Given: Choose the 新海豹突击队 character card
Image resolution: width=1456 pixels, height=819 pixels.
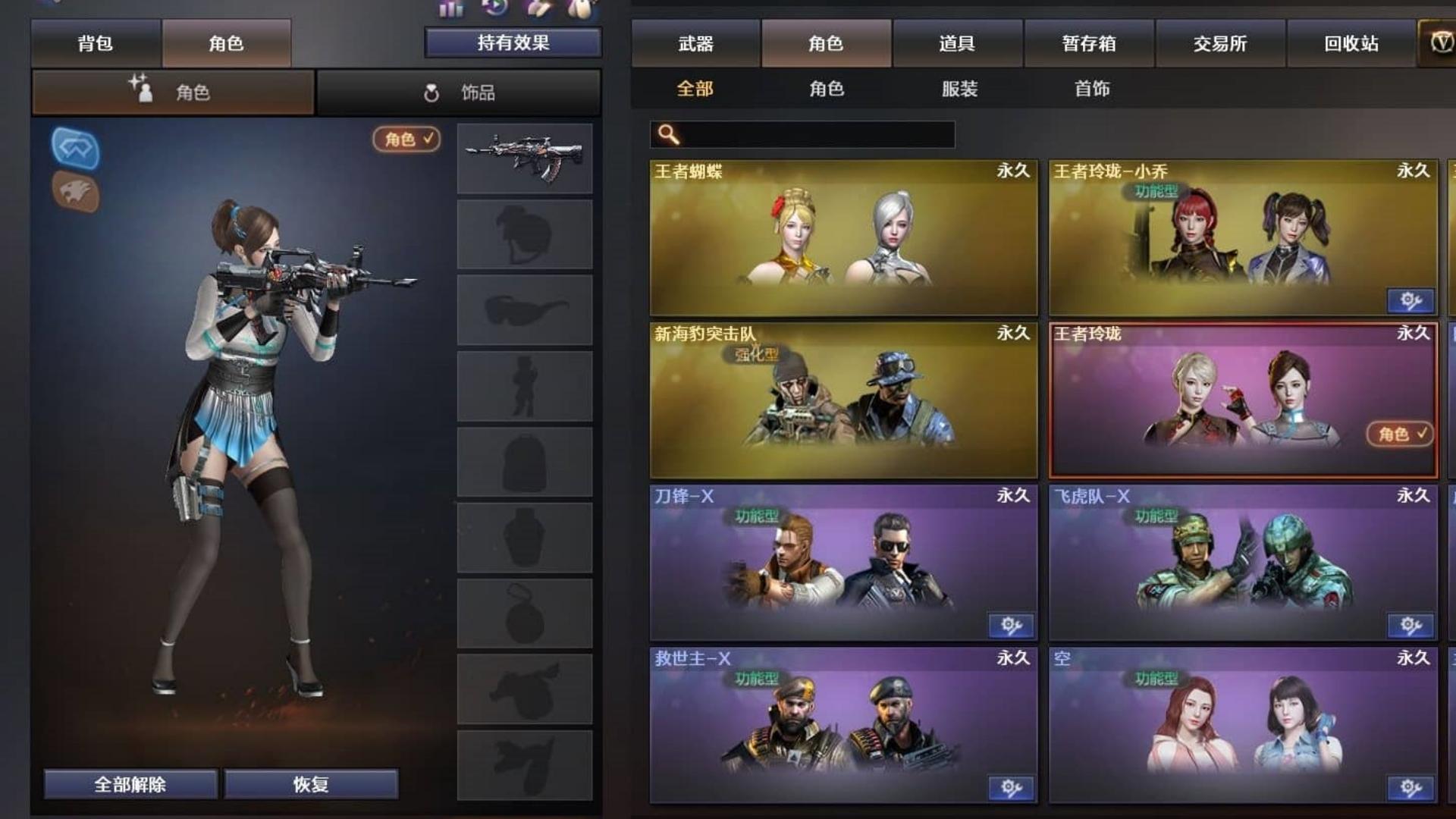Looking at the screenshot, I should pyautogui.click(x=843, y=400).
